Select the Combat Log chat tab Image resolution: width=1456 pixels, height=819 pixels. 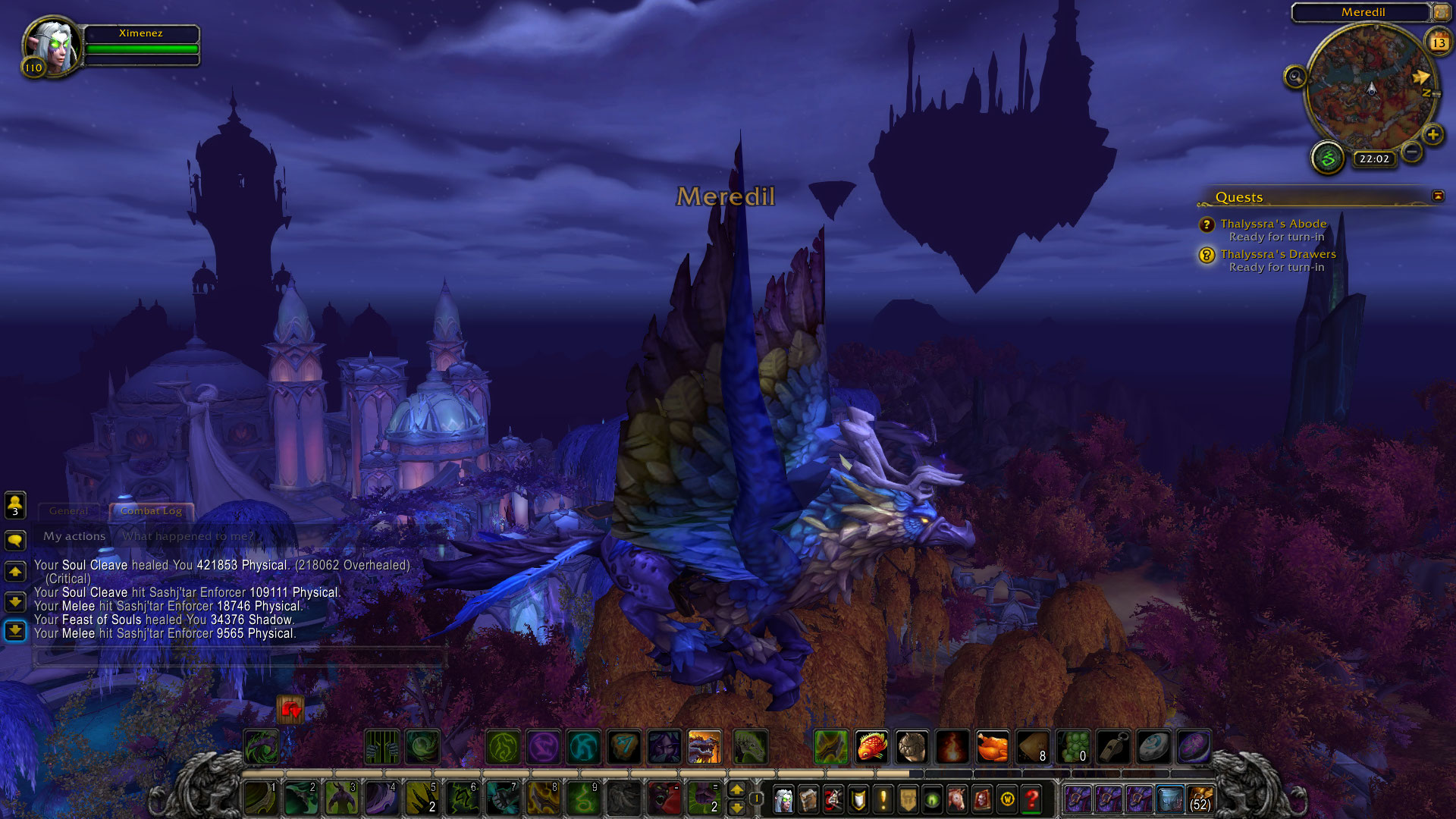pos(151,511)
